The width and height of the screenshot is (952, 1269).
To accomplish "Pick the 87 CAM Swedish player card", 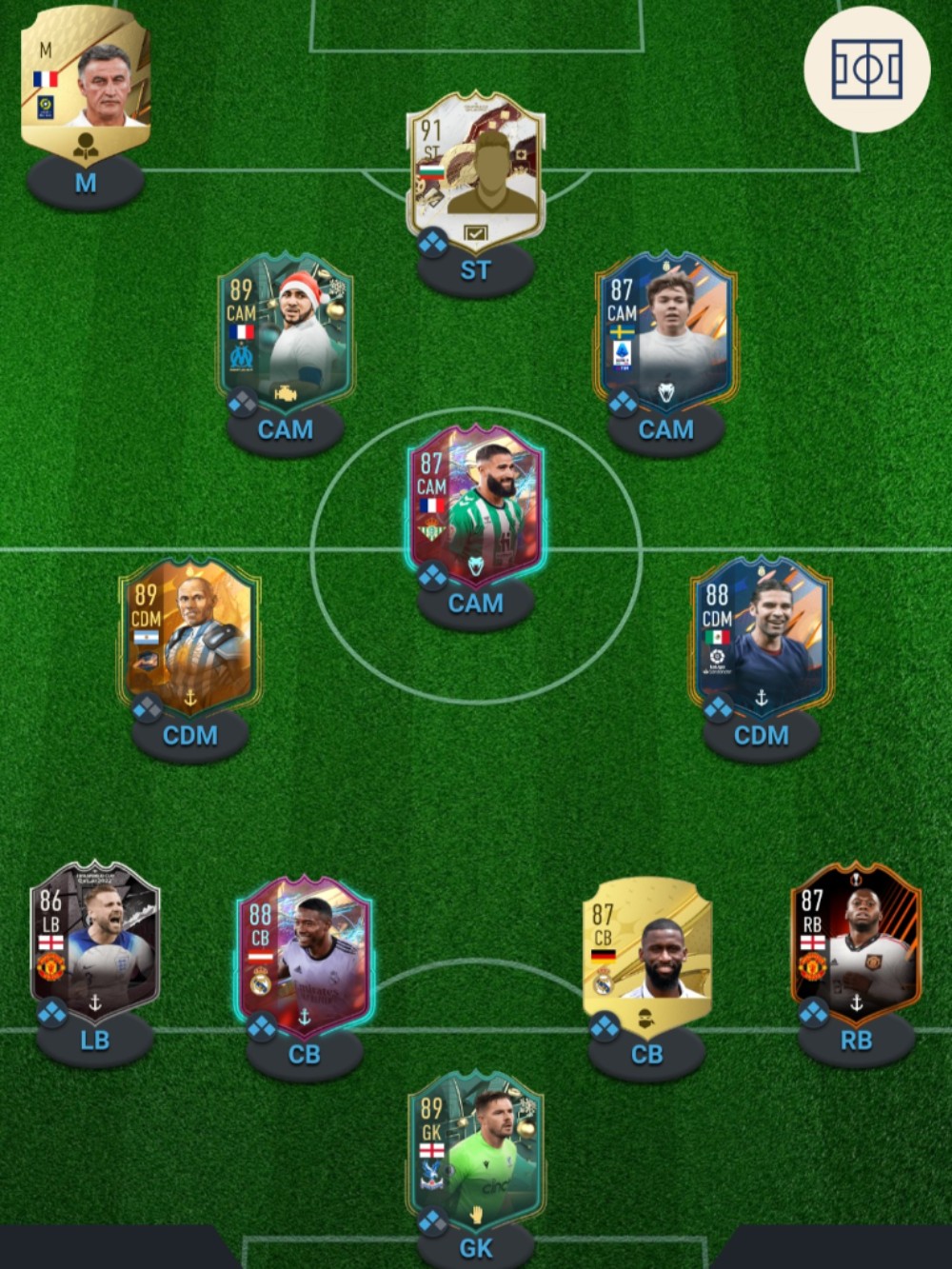I will tap(665, 331).
